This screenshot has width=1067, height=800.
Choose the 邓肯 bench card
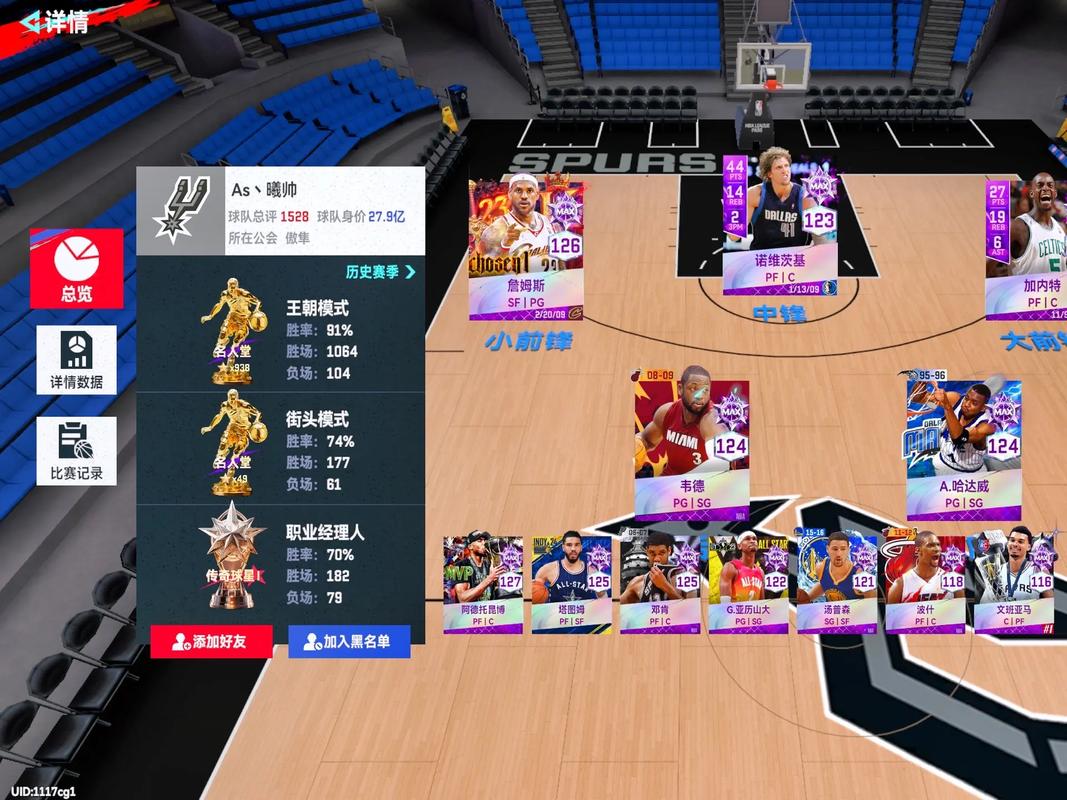tap(660, 584)
